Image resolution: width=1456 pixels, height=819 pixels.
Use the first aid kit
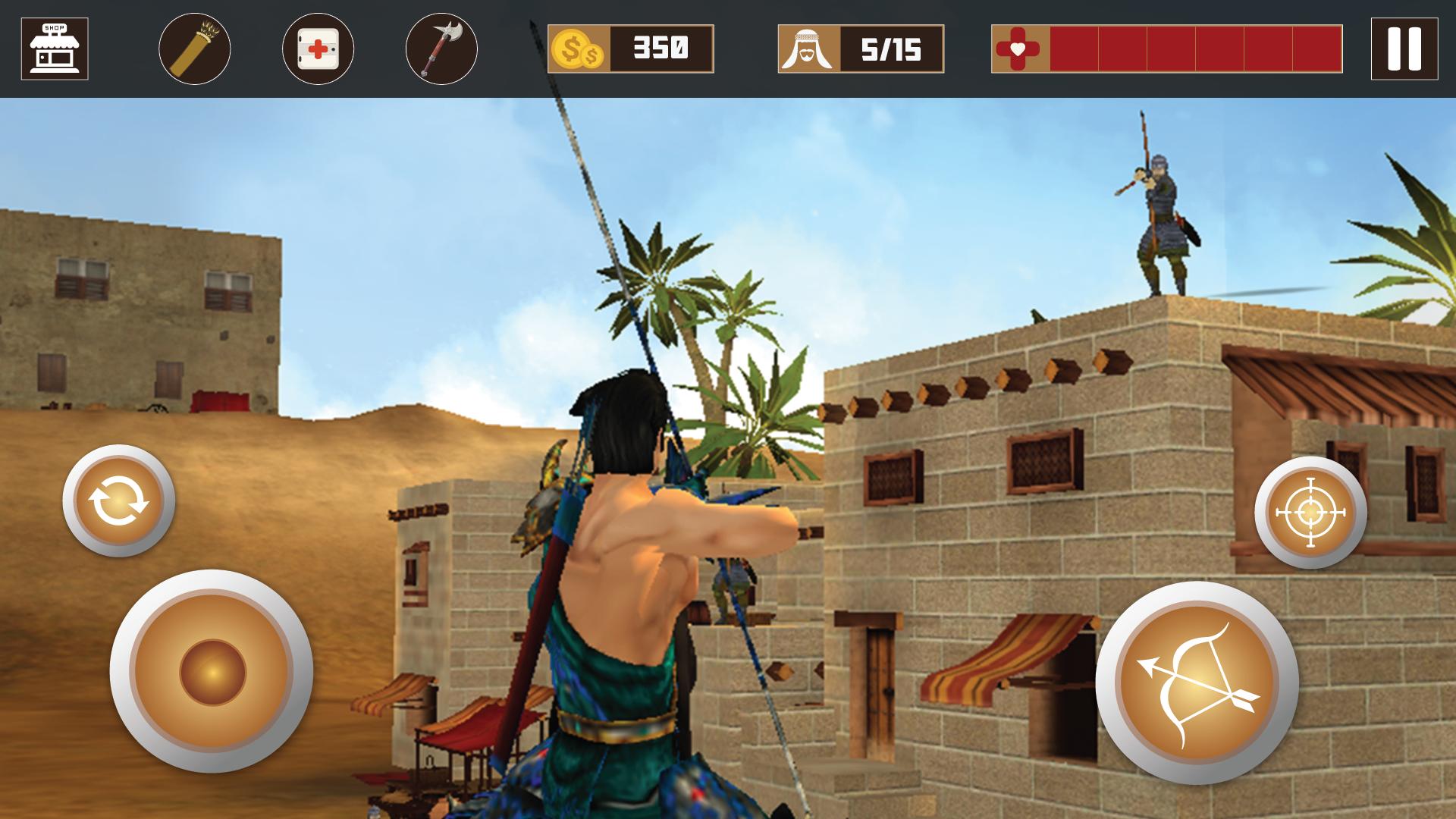[318, 49]
